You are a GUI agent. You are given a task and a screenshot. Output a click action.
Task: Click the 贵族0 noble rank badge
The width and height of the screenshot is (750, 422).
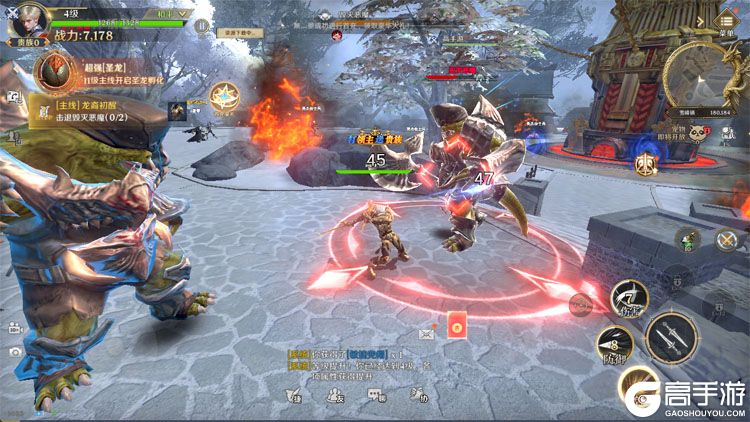[x=24, y=44]
